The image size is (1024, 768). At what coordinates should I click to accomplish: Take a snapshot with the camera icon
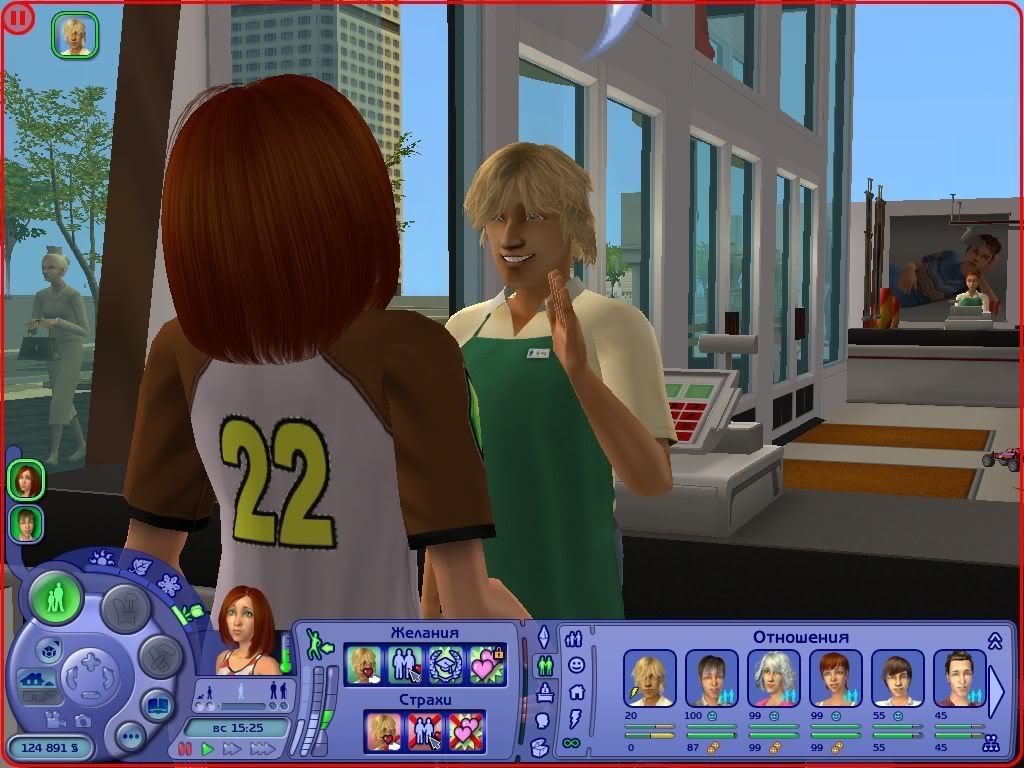83,720
